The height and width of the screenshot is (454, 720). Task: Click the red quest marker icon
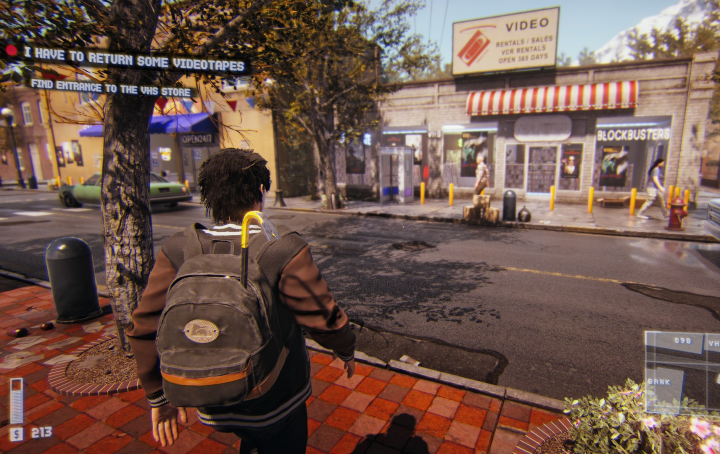click(x=12, y=50)
